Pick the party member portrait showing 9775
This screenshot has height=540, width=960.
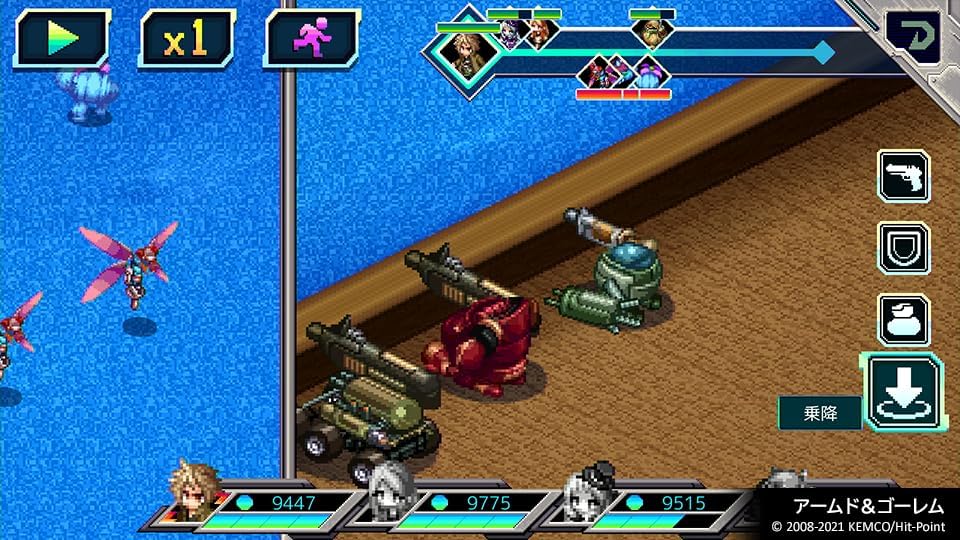[390, 490]
